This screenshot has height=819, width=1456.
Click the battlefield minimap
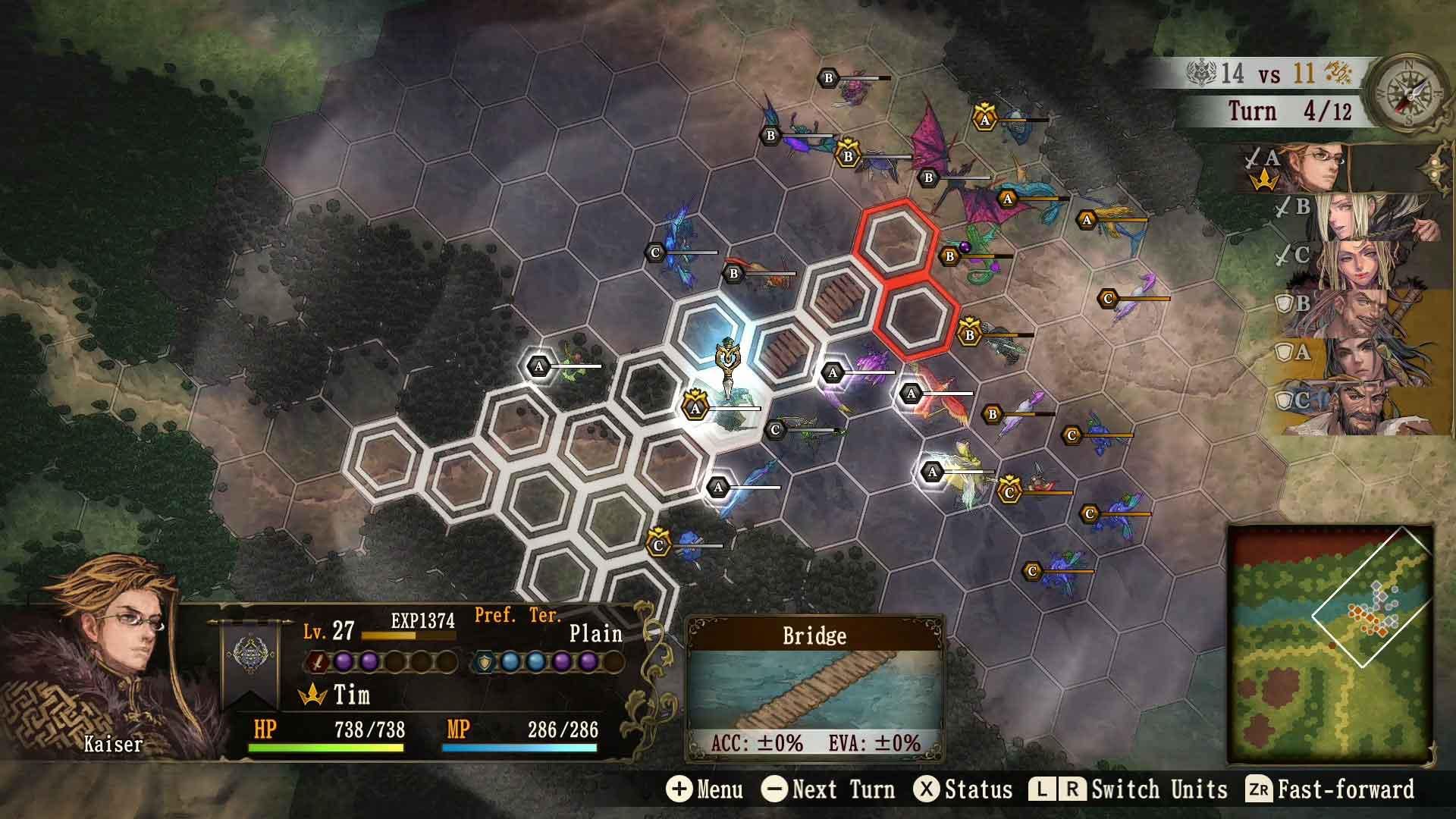1330,643
